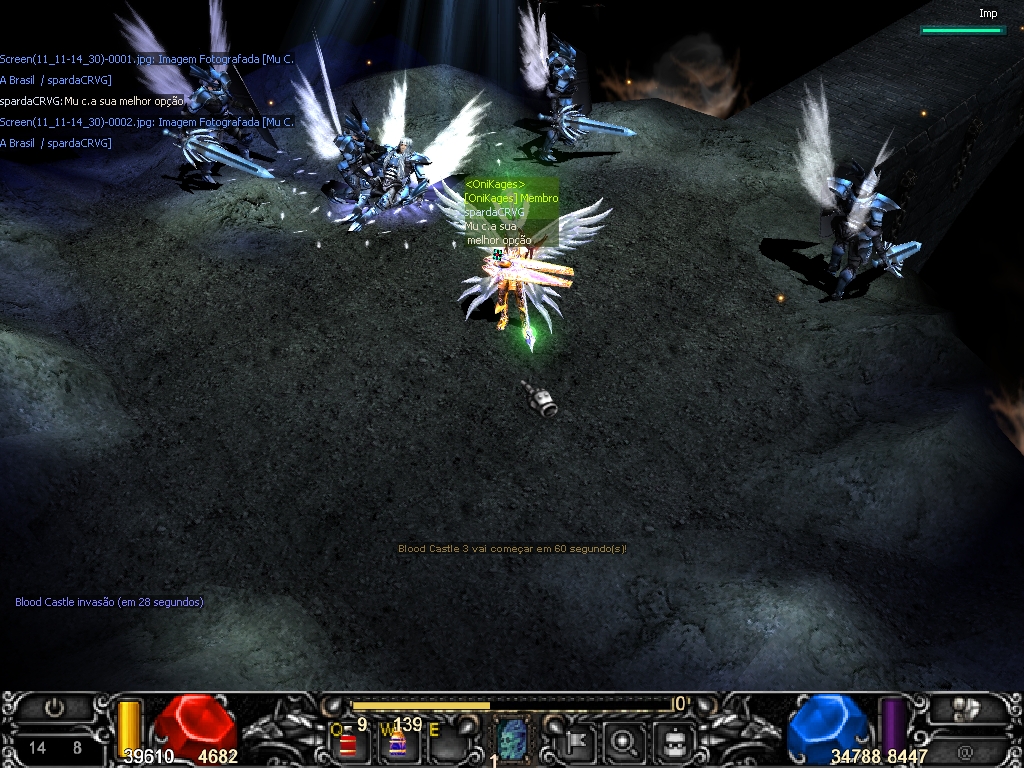Open the flag icon button
This screenshot has height=768, width=1024.
pos(577,741)
